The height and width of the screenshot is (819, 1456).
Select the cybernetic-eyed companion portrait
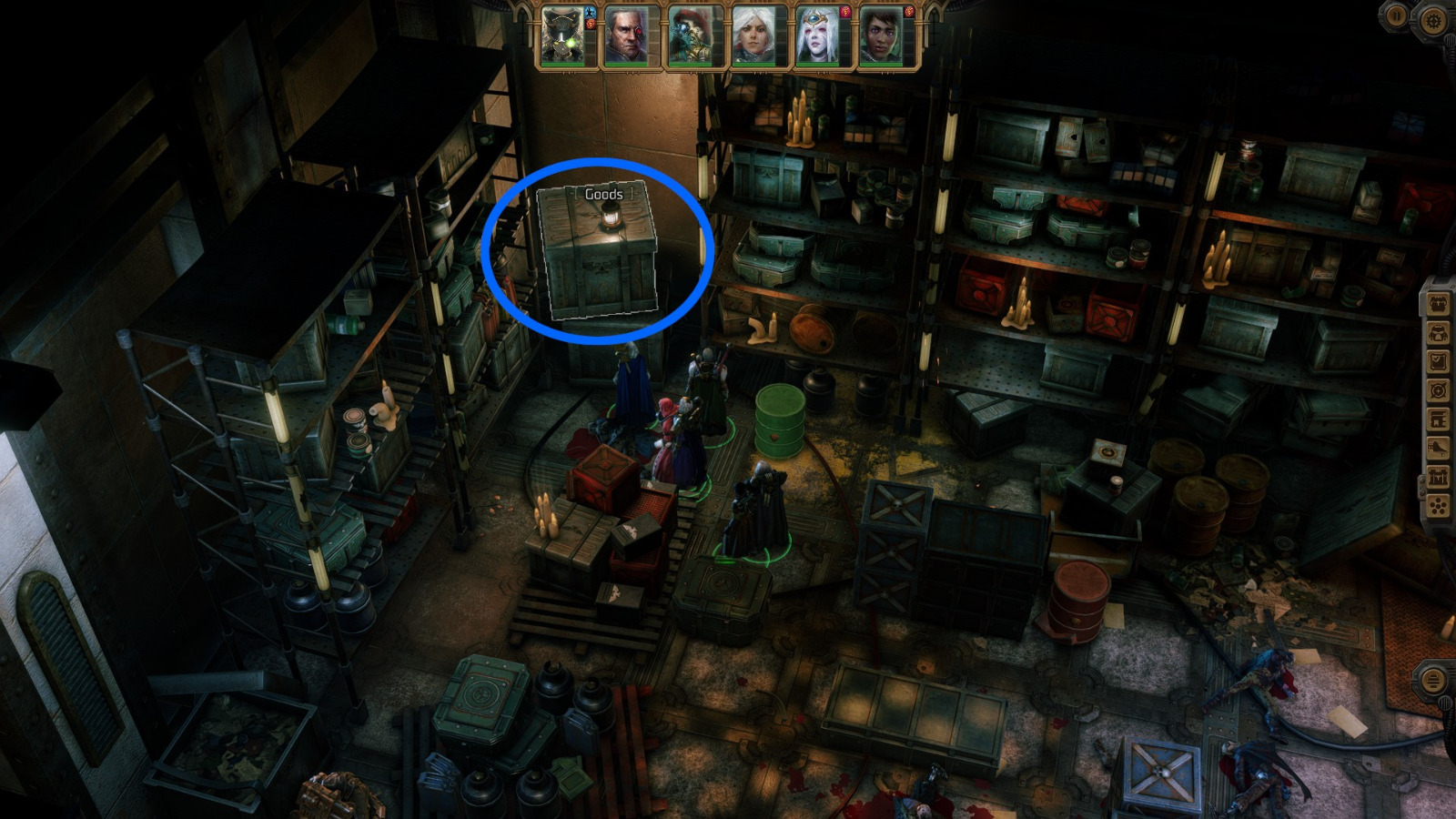625,36
